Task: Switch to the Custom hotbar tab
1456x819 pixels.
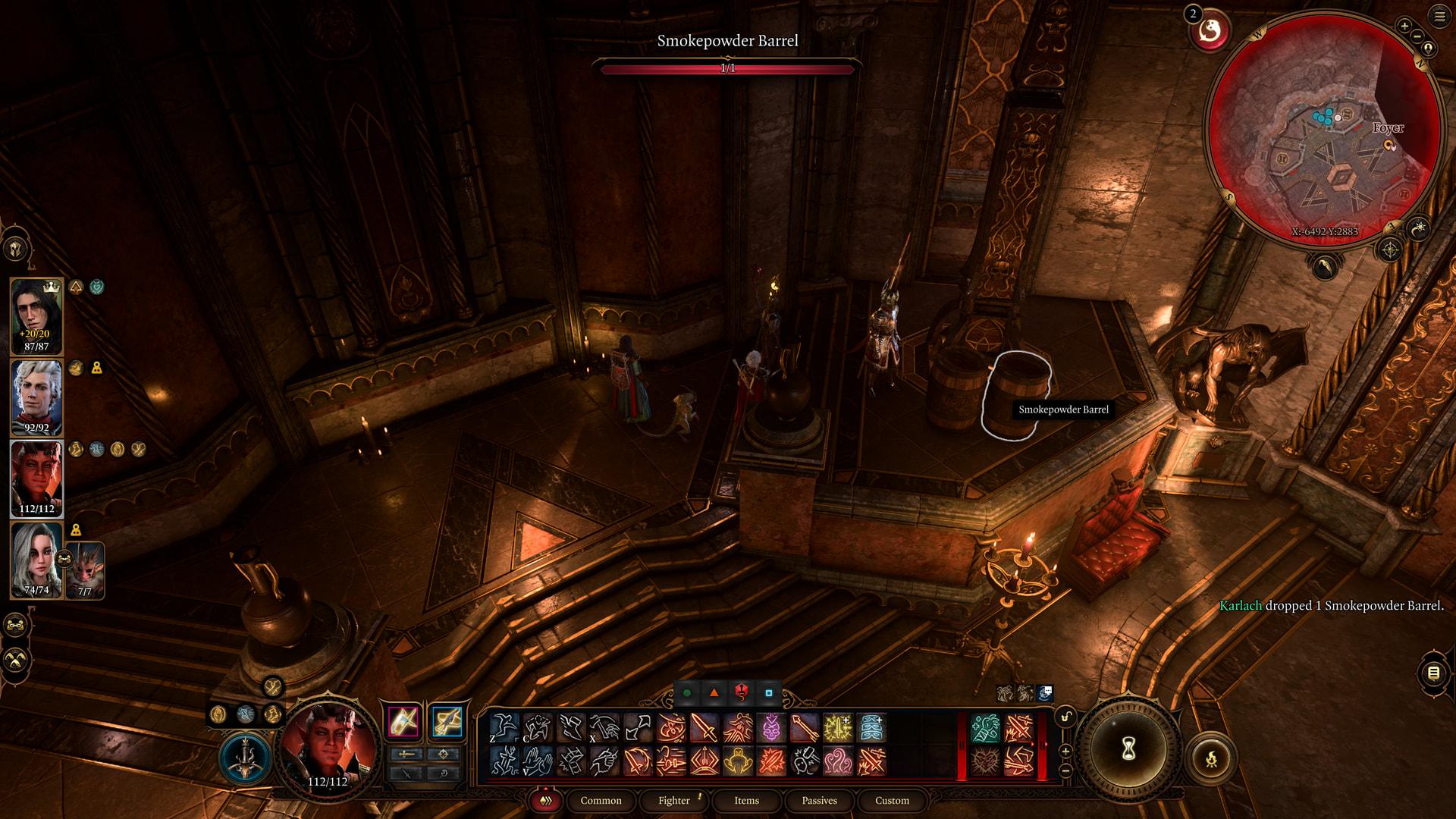Action: click(892, 800)
